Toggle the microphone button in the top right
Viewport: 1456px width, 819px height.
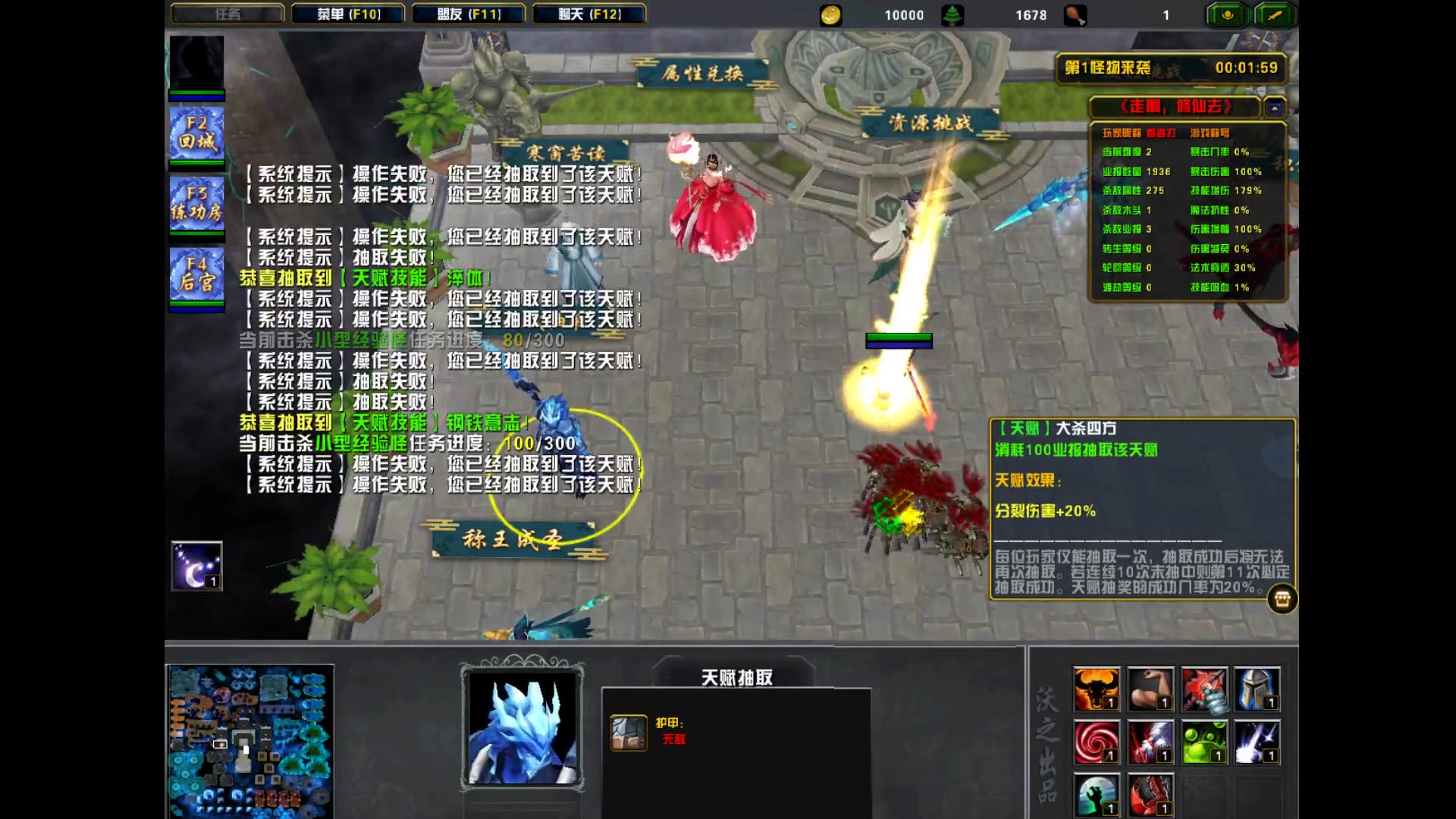1226,15
